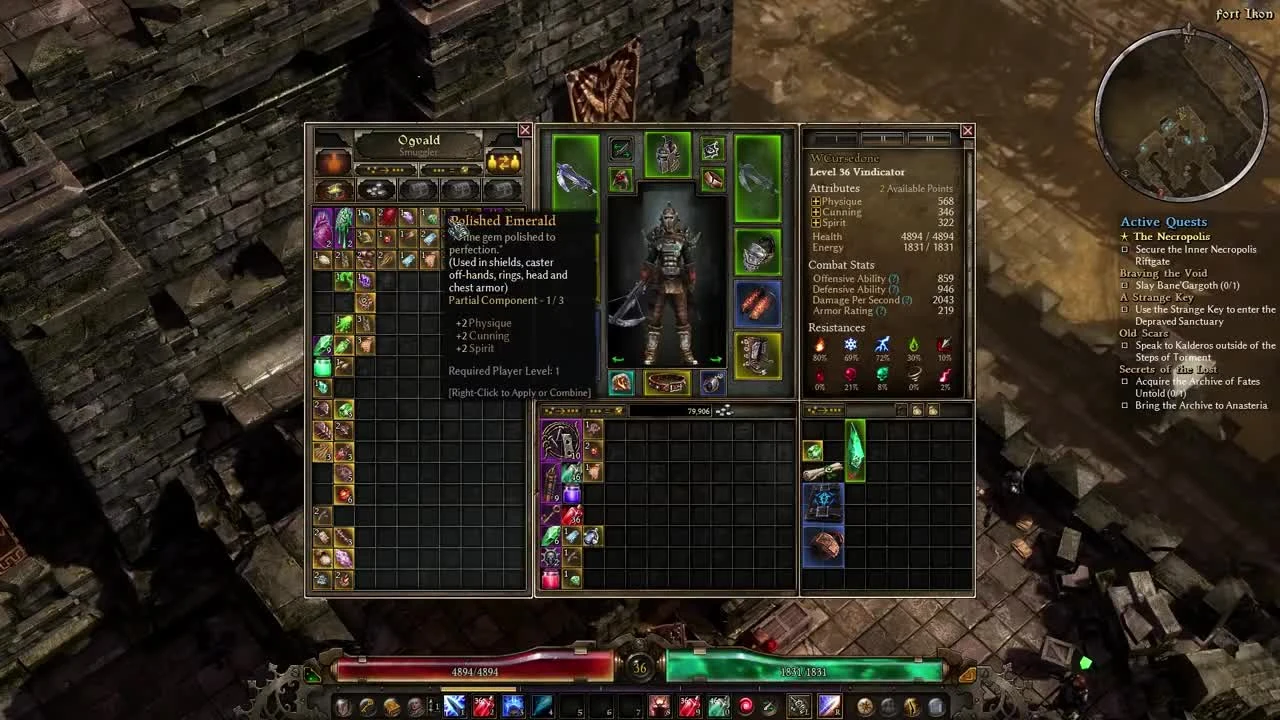Click the plus button beside Spirit
The width and height of the screenshot is (1280, 720).
pos(816,222)
